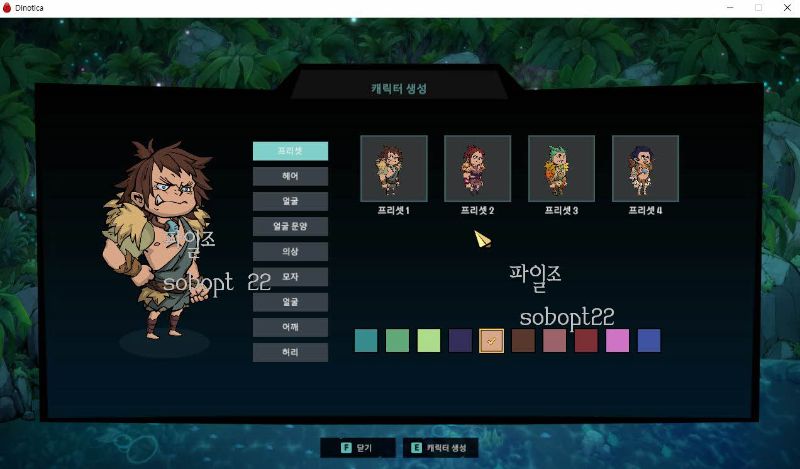Open the 허리 waist category
Image resolution: width=800 pixels, height=469 pixels.
290,352
